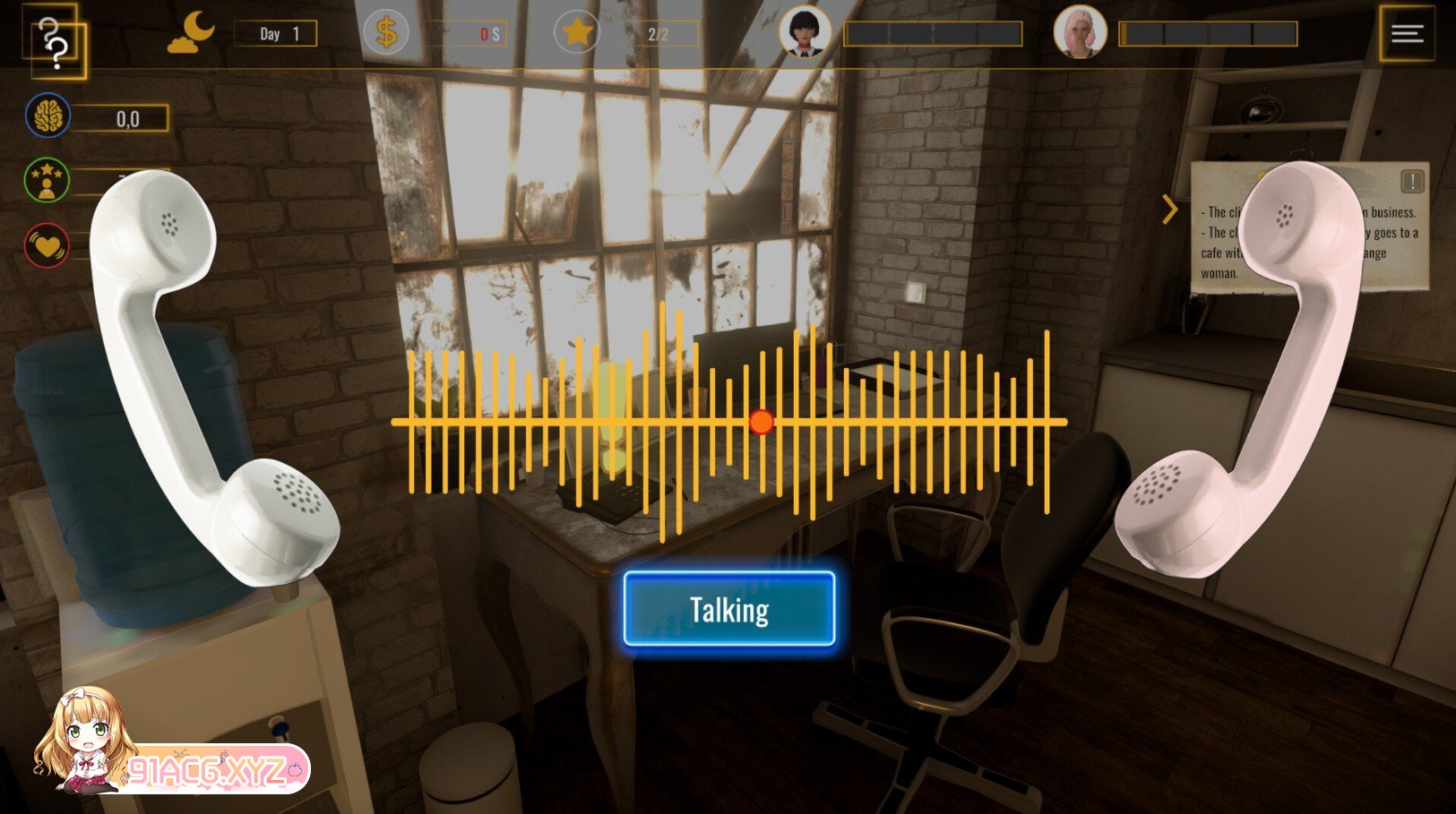The image size is (1456, 814).
Task: Click the orange dot on the waveform
Action: (761, 422)
